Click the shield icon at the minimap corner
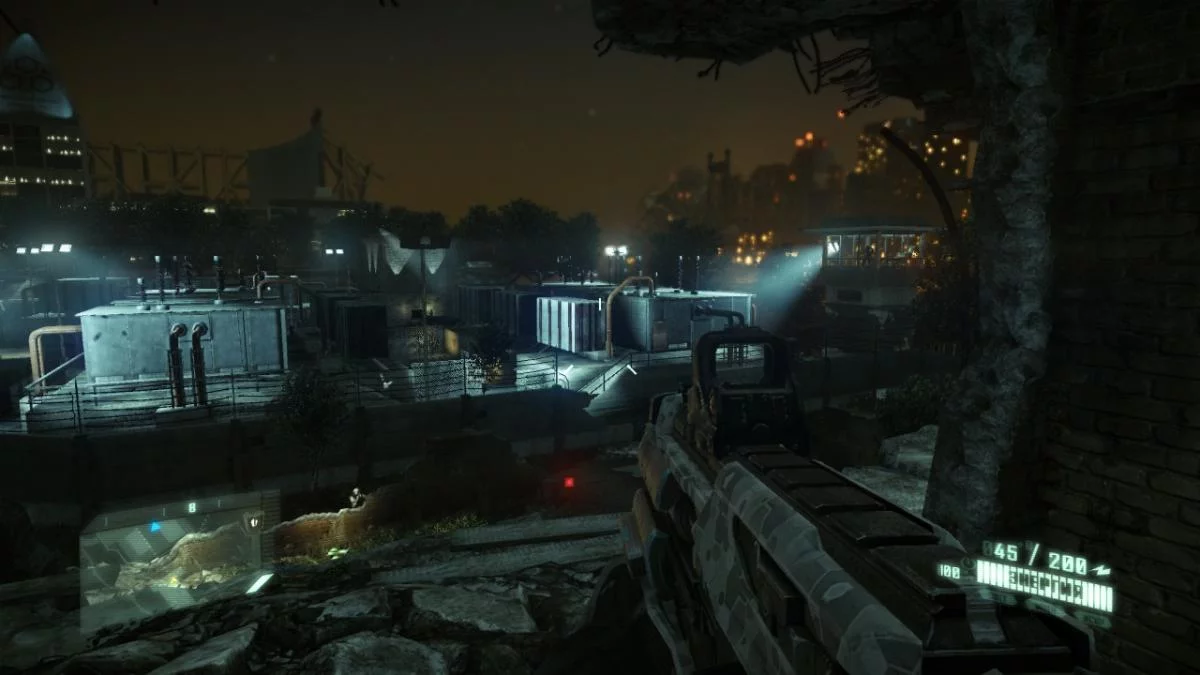The image size is (1200, 675). [254, 520]
